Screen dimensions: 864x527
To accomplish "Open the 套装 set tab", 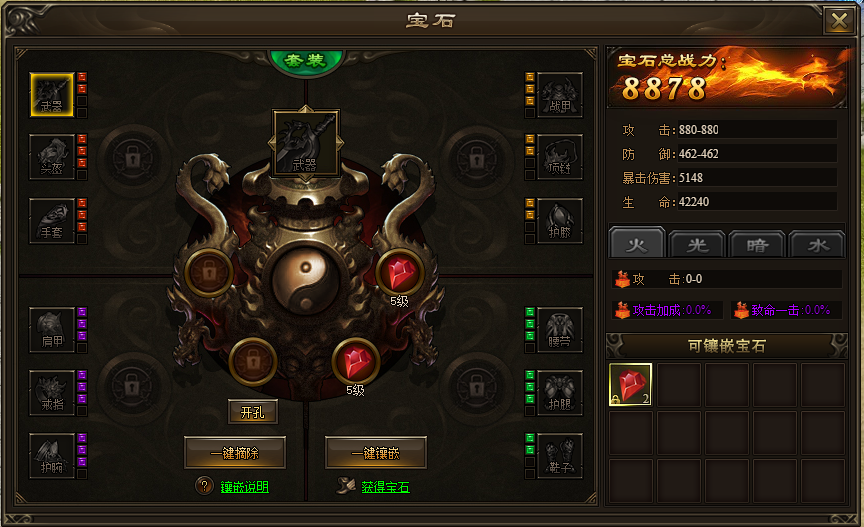I will 305,60.
